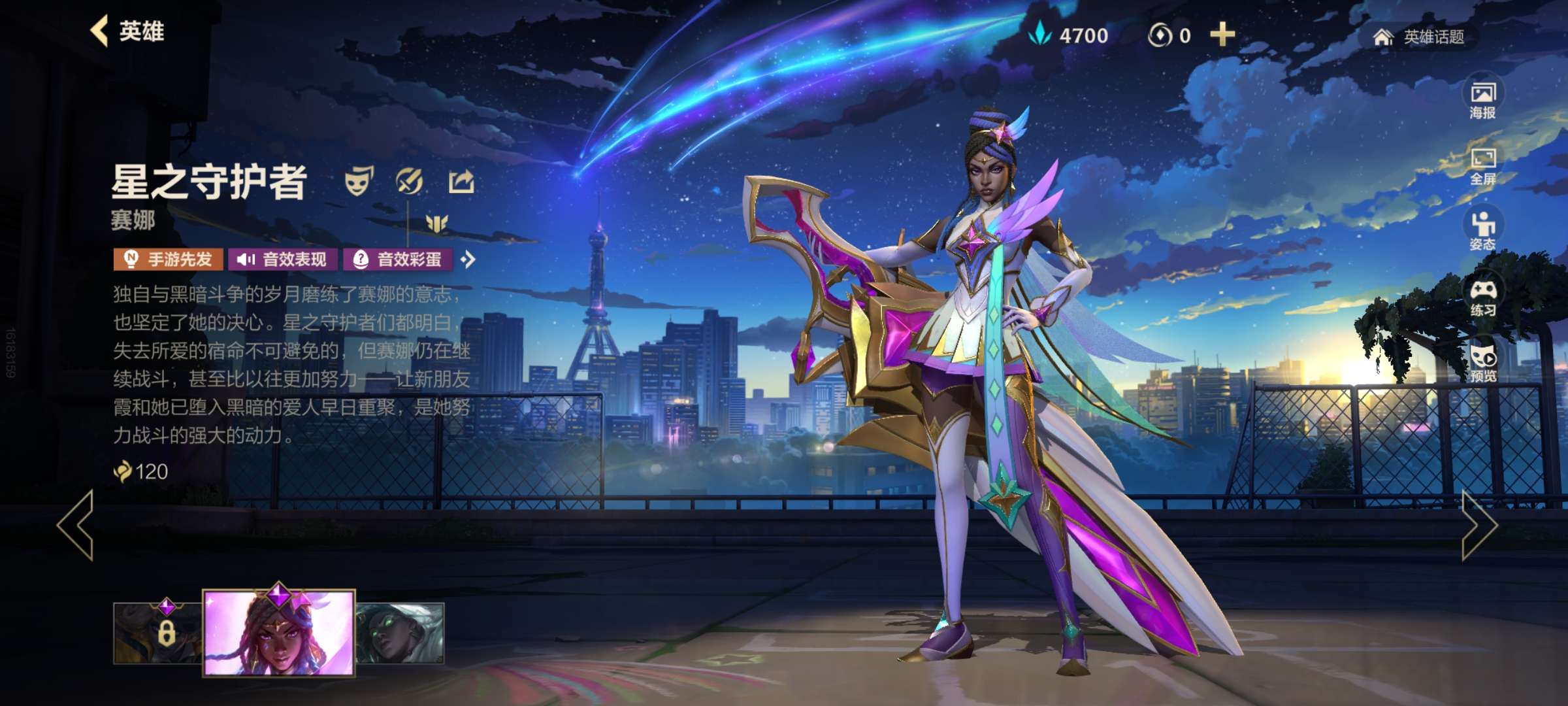Start 练习 practice mode
The image size is (1568, 706).
[1482, 297]
